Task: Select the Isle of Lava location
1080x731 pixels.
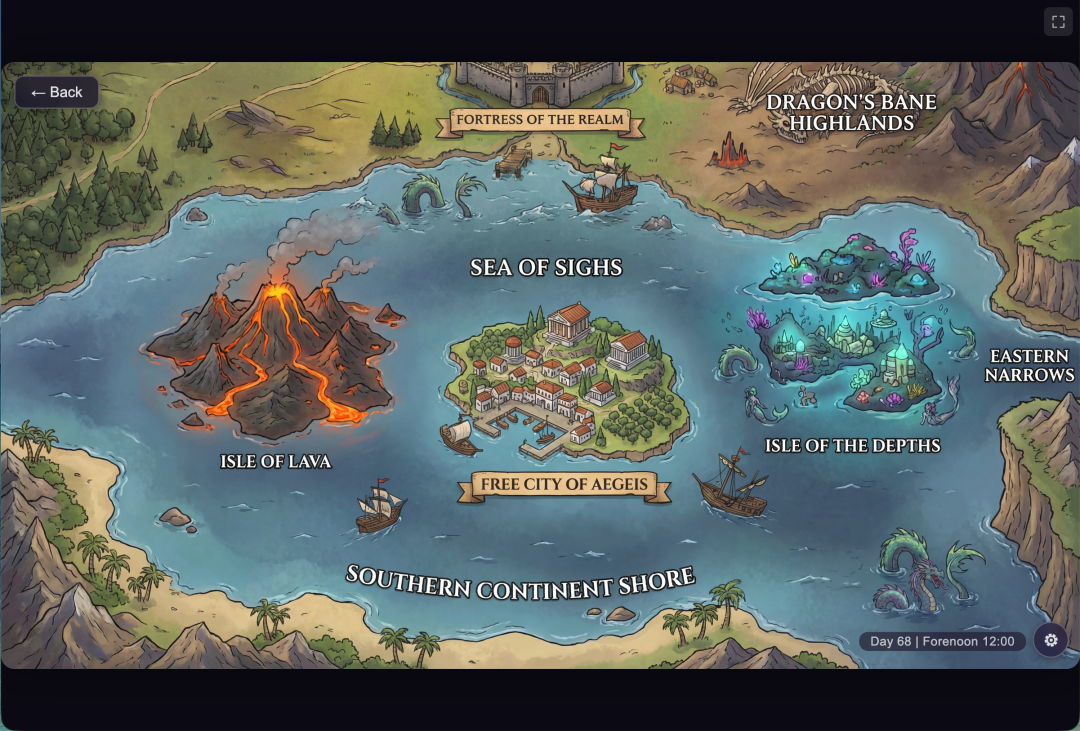Action: (275, 461)
